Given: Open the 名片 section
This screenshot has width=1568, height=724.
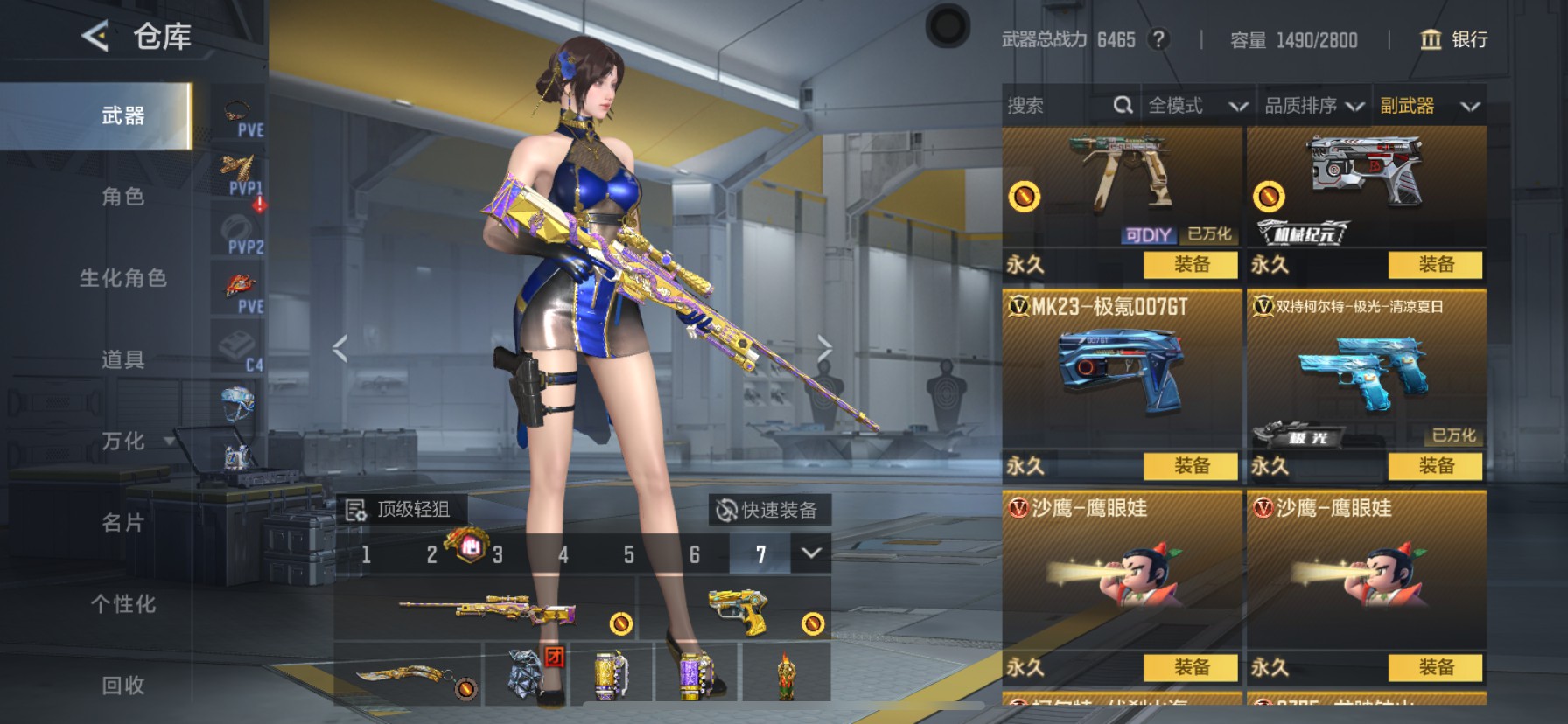Looking at the screenshot, I should coord(122,523).
